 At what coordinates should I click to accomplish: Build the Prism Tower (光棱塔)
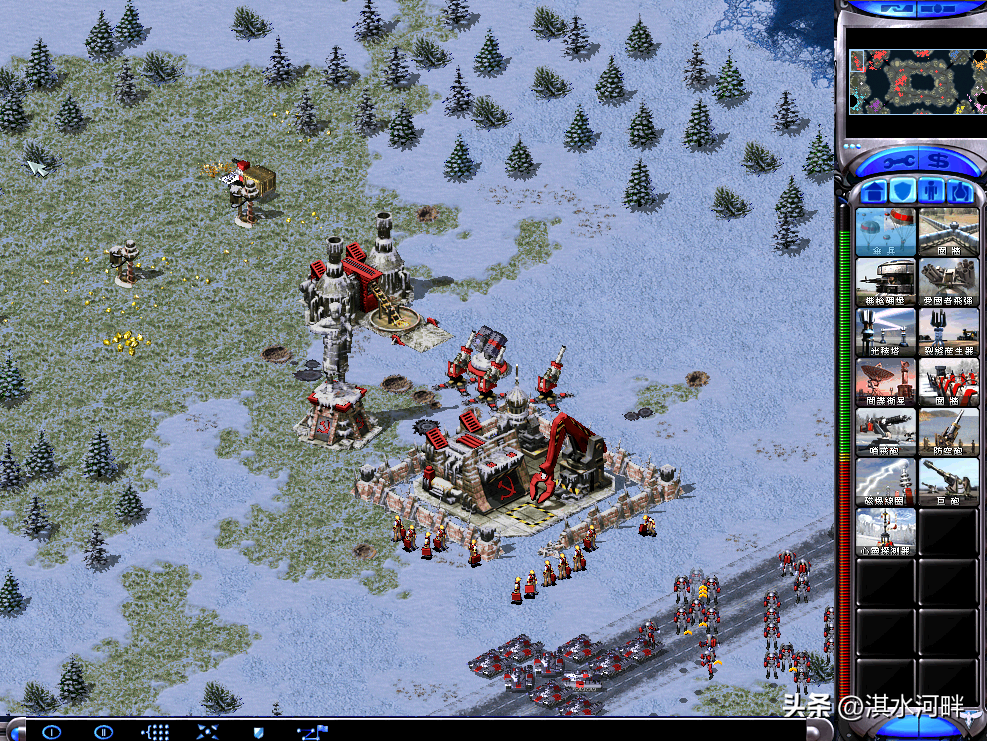pyautogui.click(x=886, y=331)
